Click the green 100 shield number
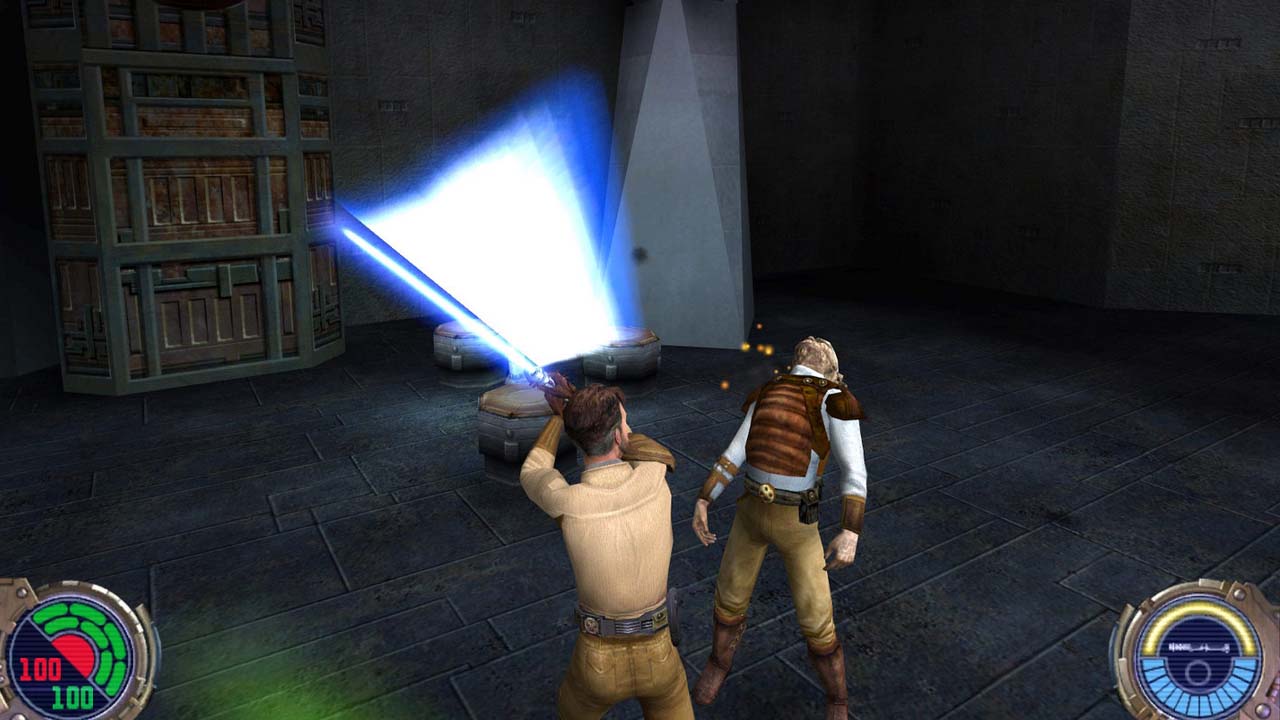 [71, 693]
